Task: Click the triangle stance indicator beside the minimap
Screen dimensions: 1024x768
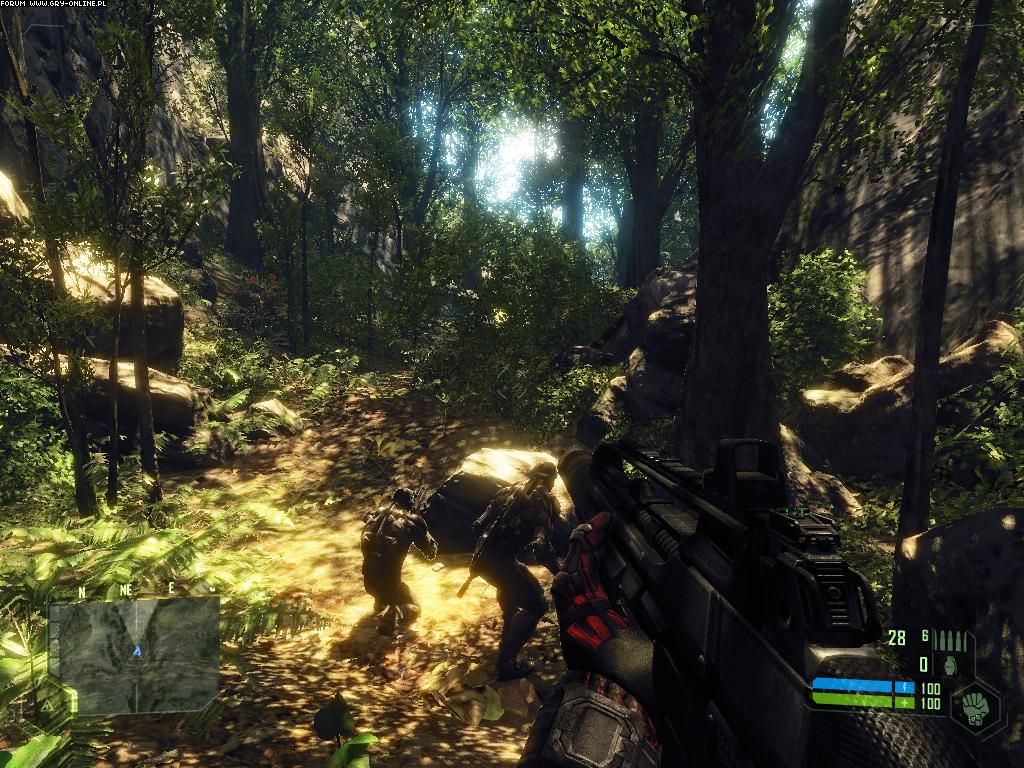Action: [x=46, y=704]
